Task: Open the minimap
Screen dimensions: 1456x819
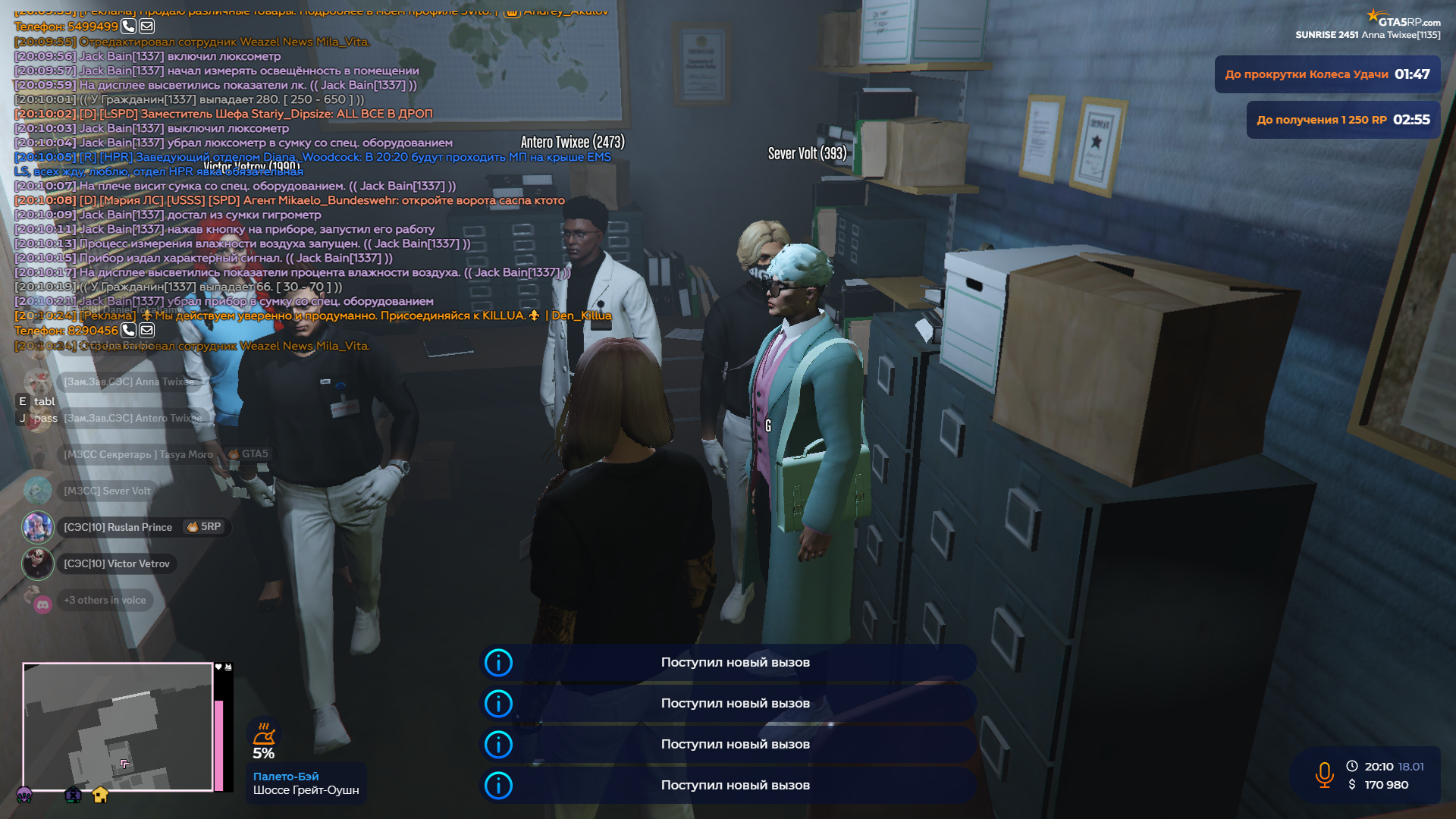Action: coord(118,726)
